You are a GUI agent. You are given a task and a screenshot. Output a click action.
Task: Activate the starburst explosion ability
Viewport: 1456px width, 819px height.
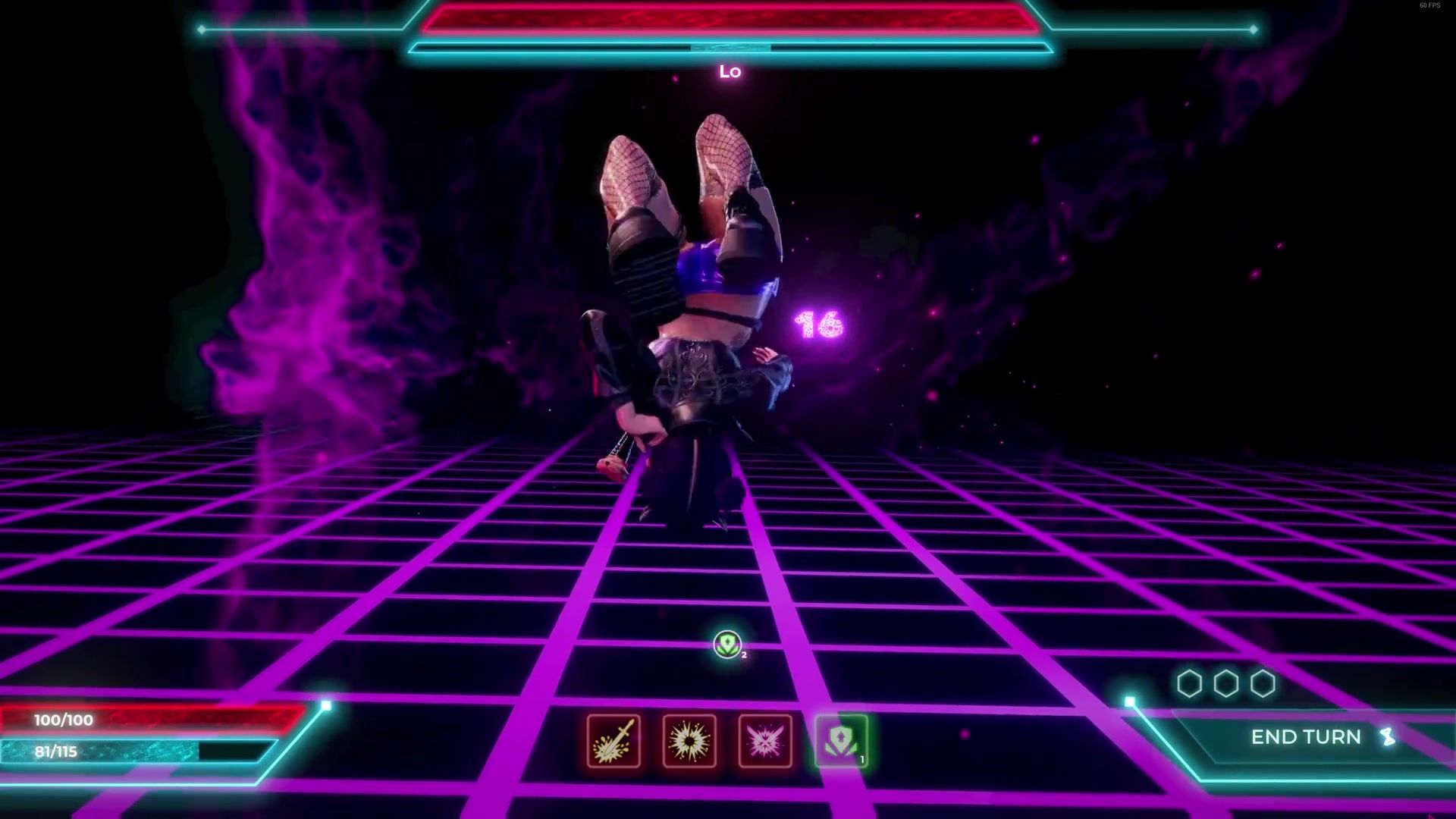(689, 741)
